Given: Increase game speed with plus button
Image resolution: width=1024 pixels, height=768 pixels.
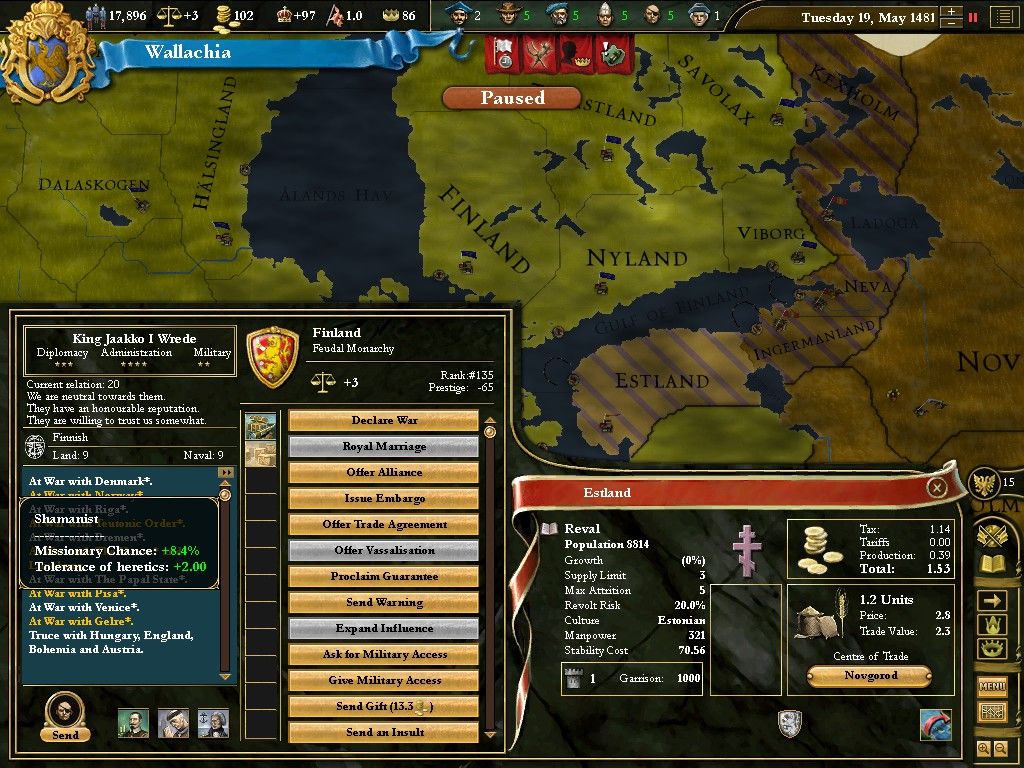Looking at the screenshot, I should click(950, 12).
